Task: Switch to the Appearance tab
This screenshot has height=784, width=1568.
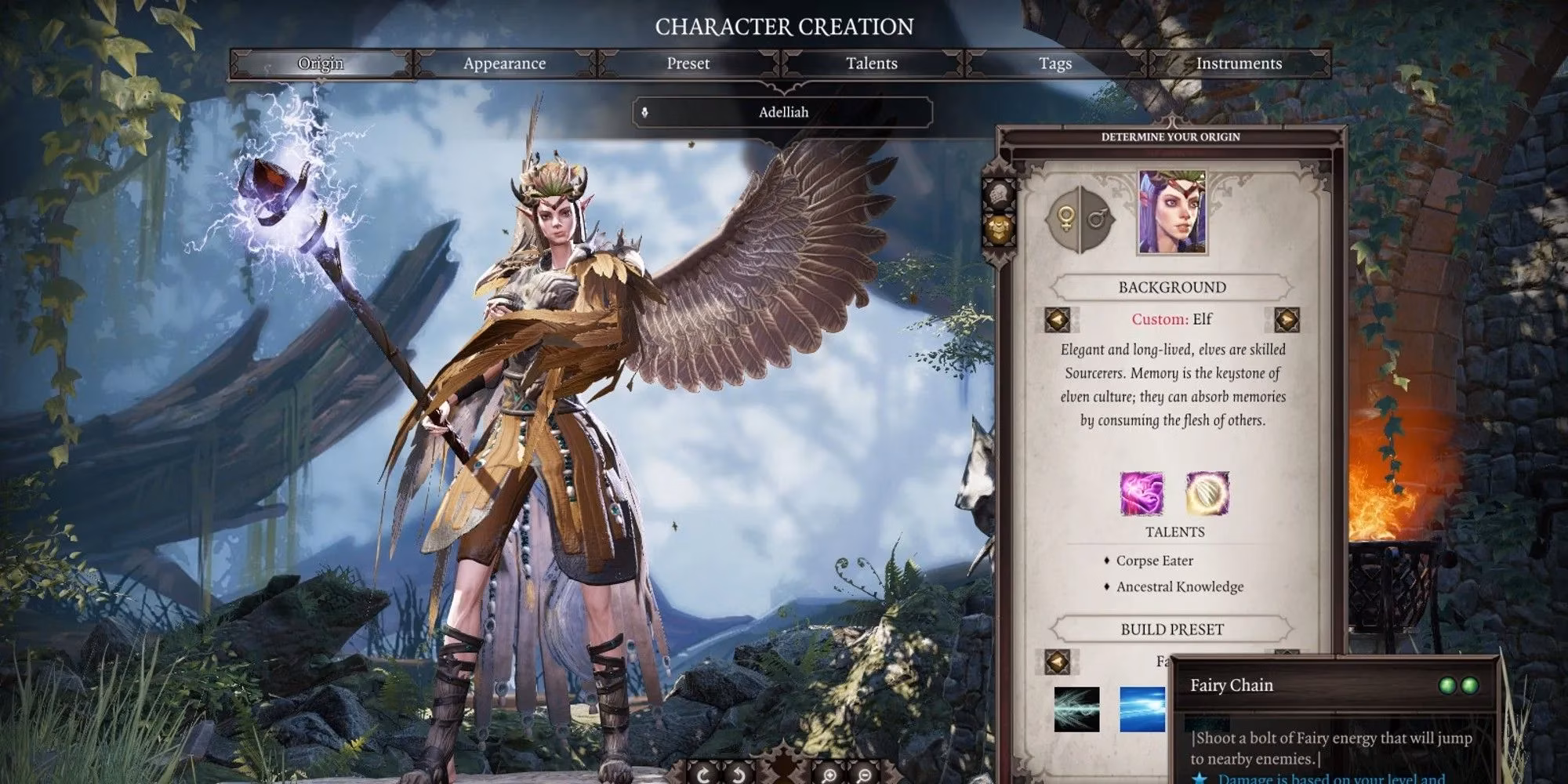Action: pos(506,64)
